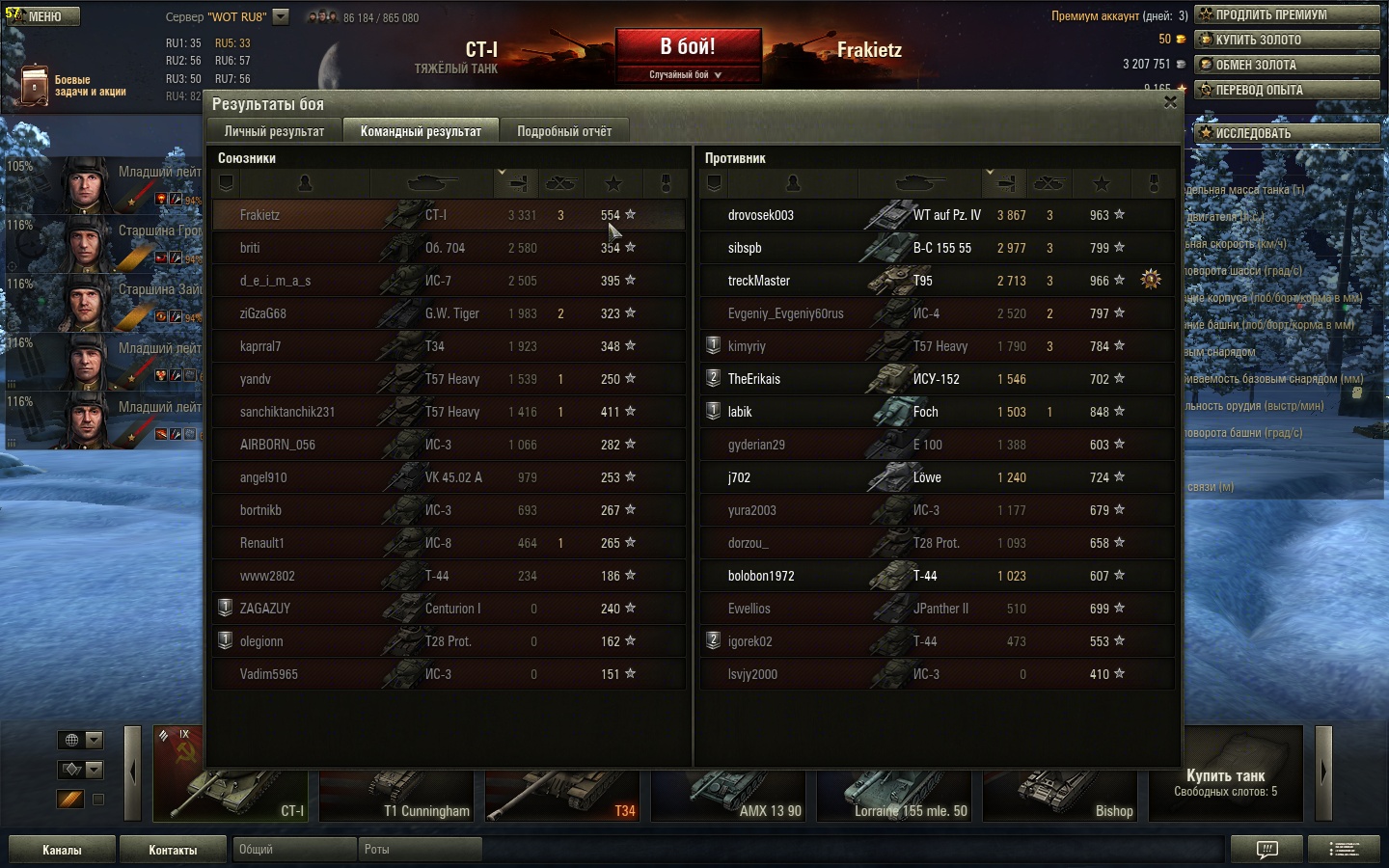Choose the Bishop tank in carousel
1389x868 pixels.
(x=1062, y=796)
